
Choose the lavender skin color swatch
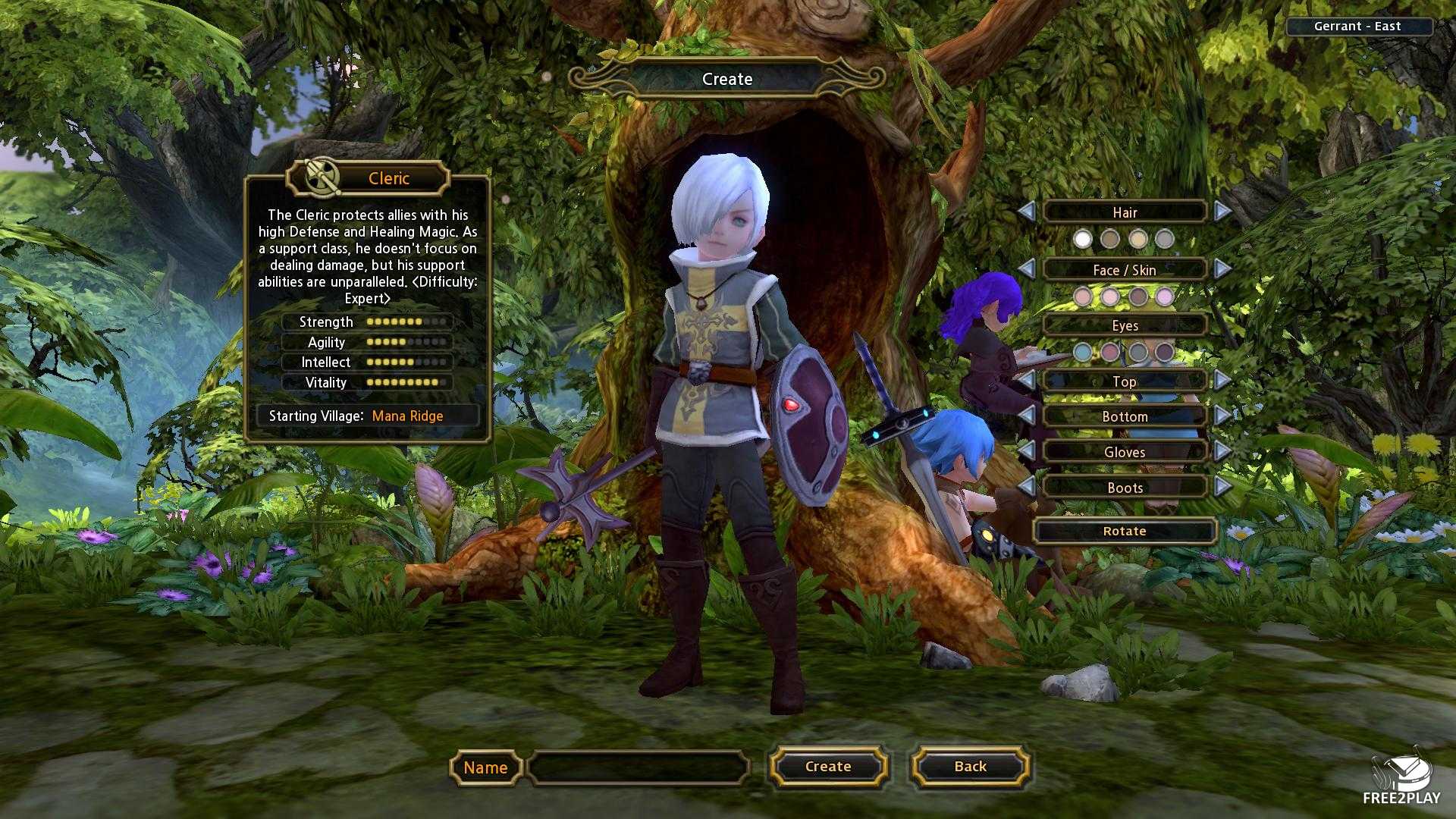1165,297
